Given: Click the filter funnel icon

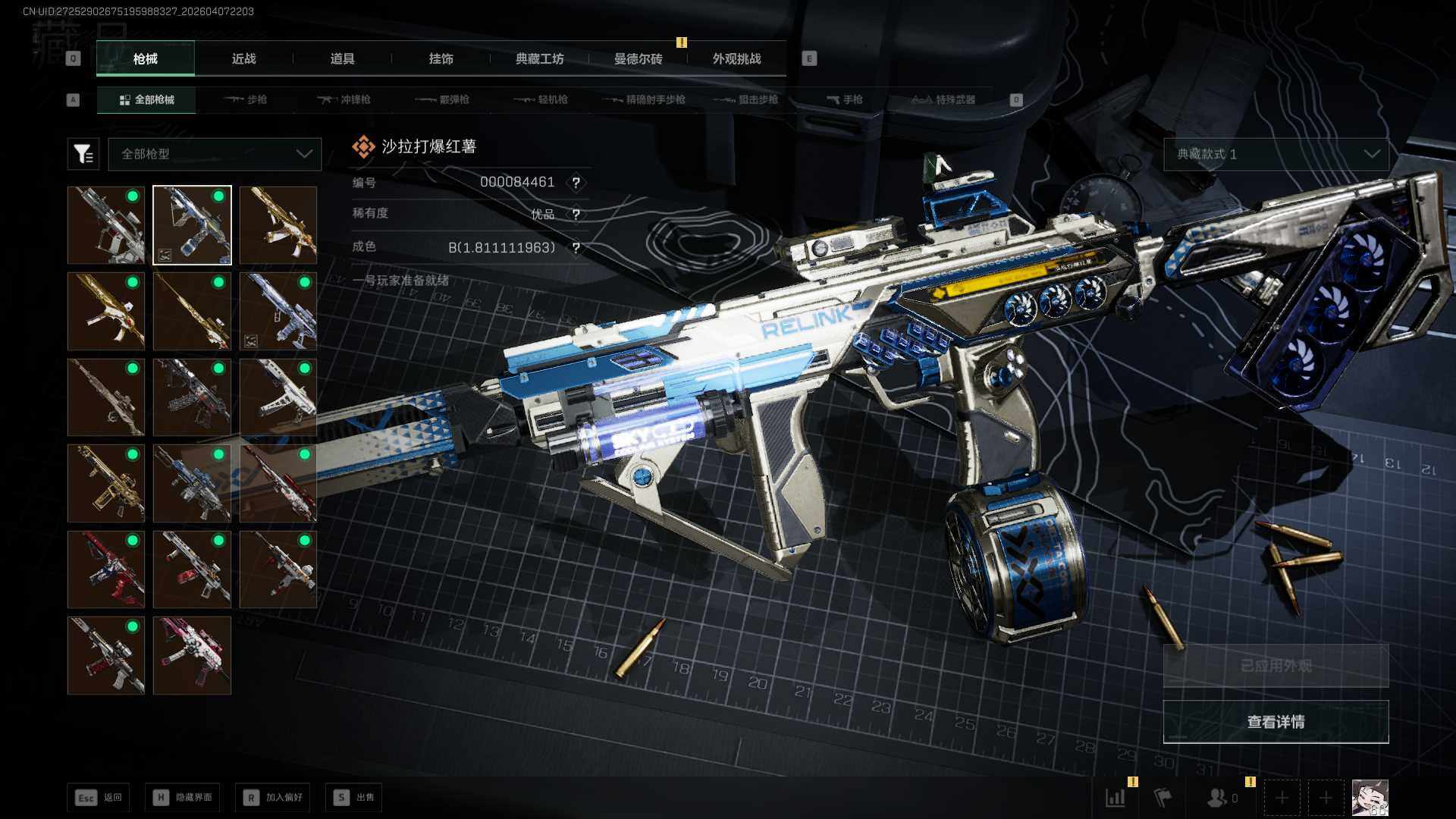Looking at the screenshot, I should tap(83, 154).
